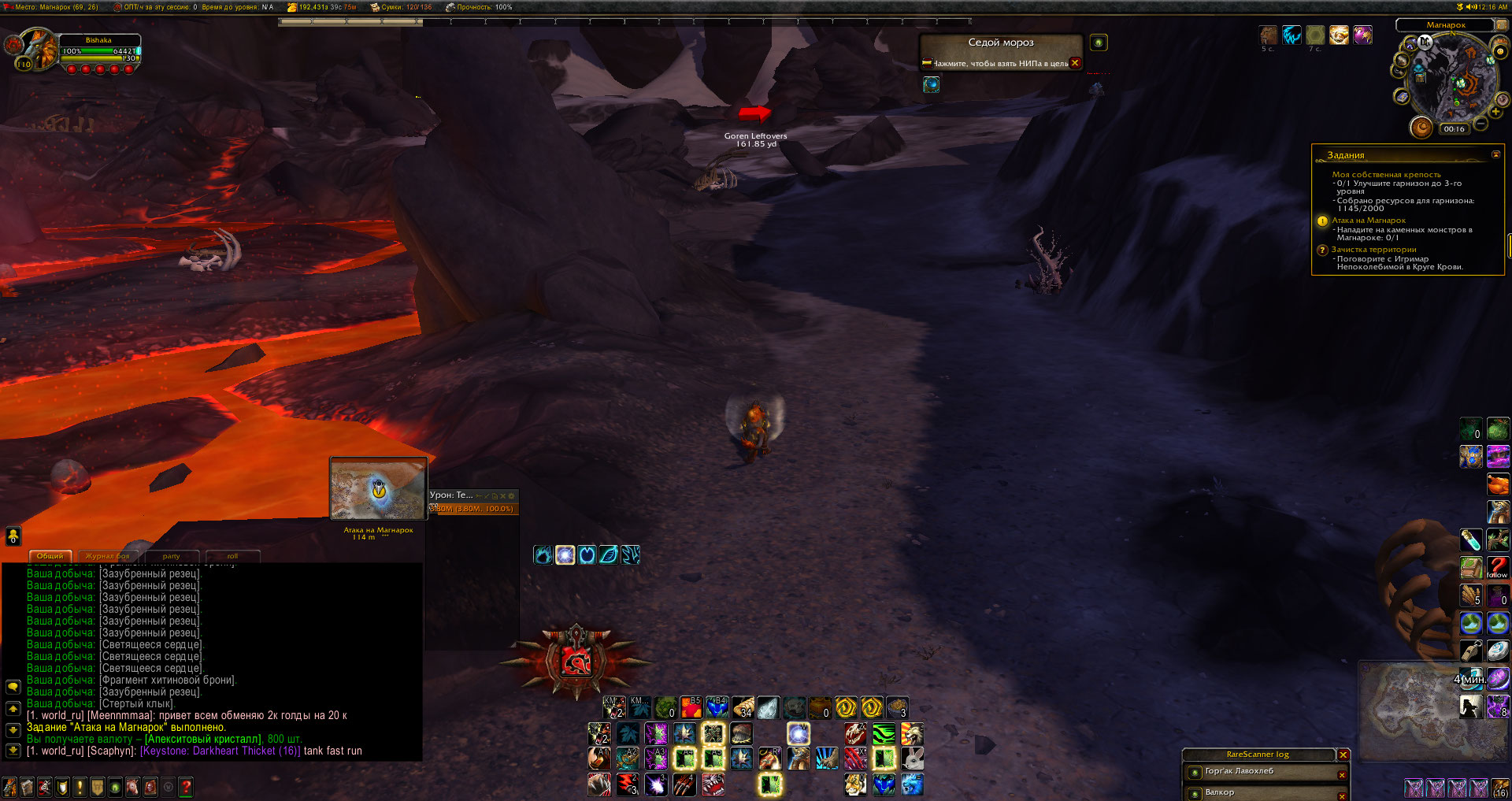Select the Атака на Магнарок quest entry
The image size is (1512, 801).
(x=1368, y=221)
